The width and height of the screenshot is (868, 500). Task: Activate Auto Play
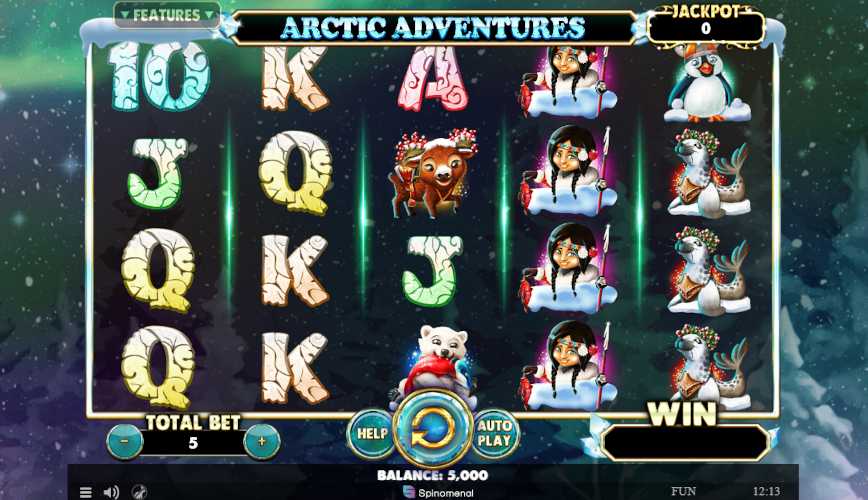[494, 434]
